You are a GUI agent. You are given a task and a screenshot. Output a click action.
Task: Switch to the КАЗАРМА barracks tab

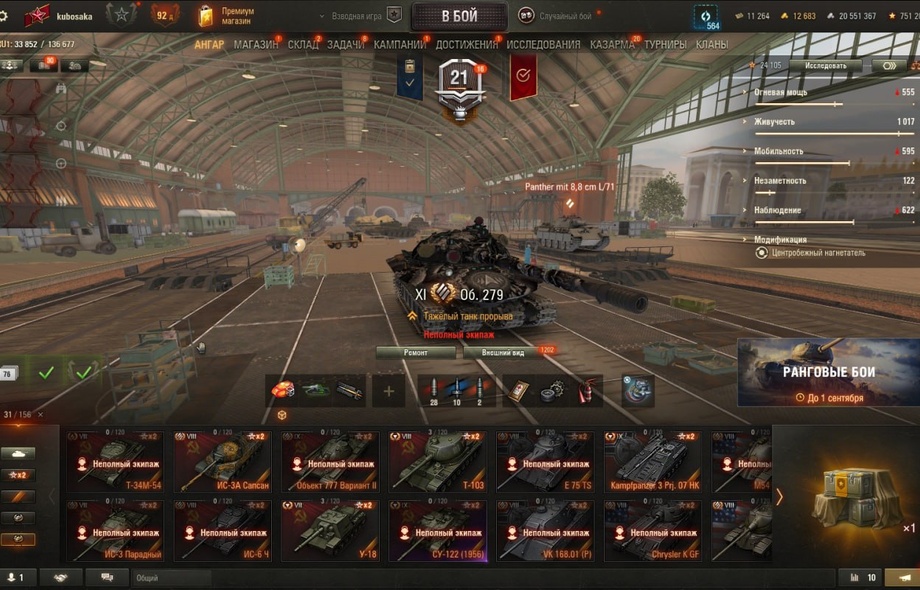612,45
